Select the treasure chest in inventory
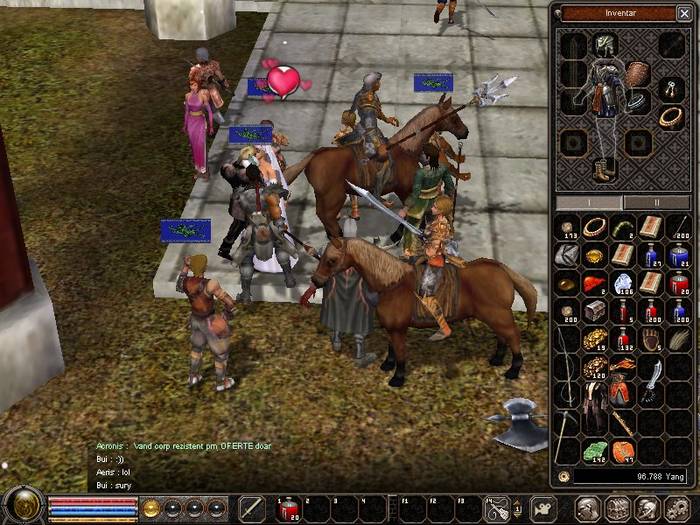Viewport: 700px width, 525px height. point(595,311)
